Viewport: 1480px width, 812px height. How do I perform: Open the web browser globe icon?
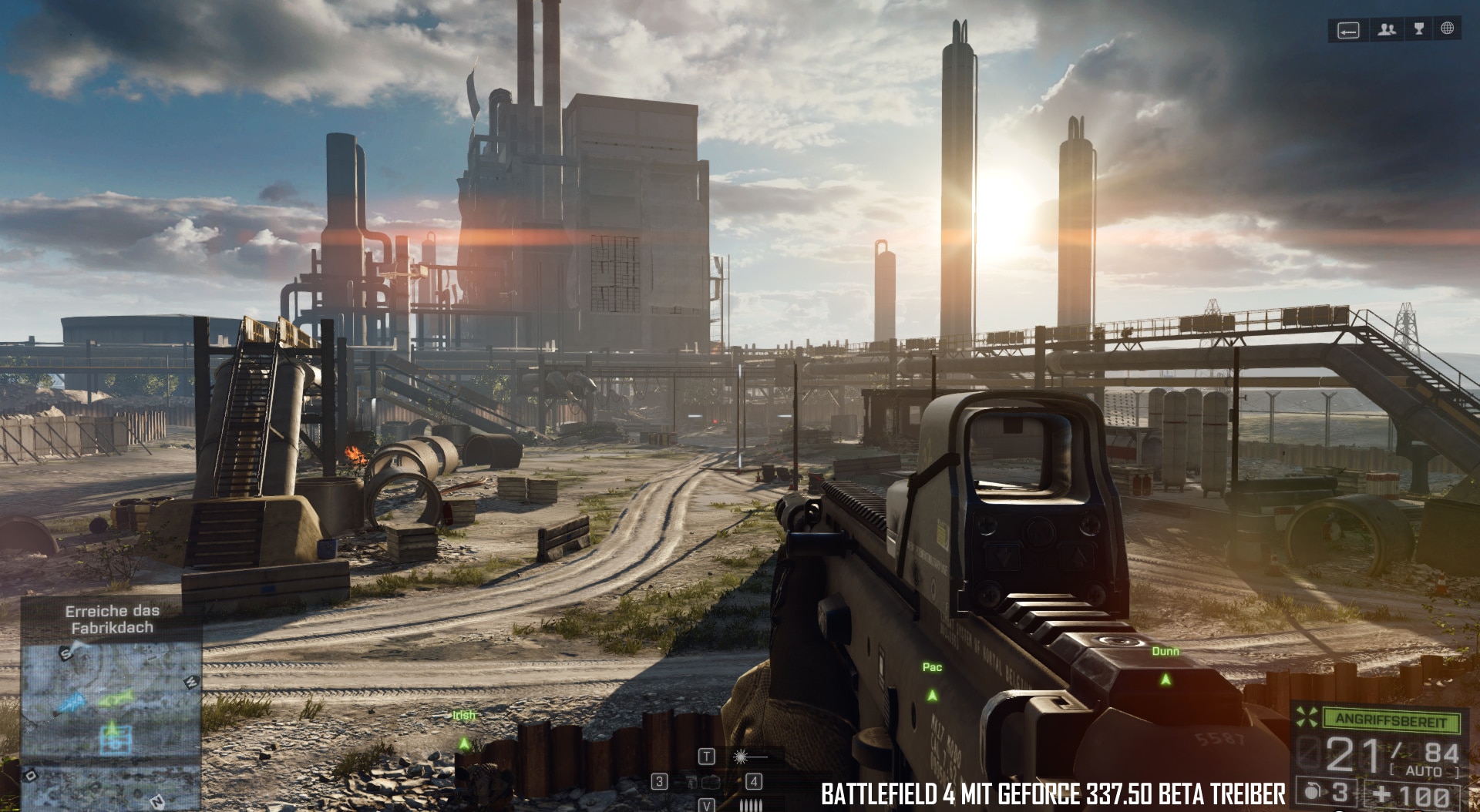click(1448, 29)
